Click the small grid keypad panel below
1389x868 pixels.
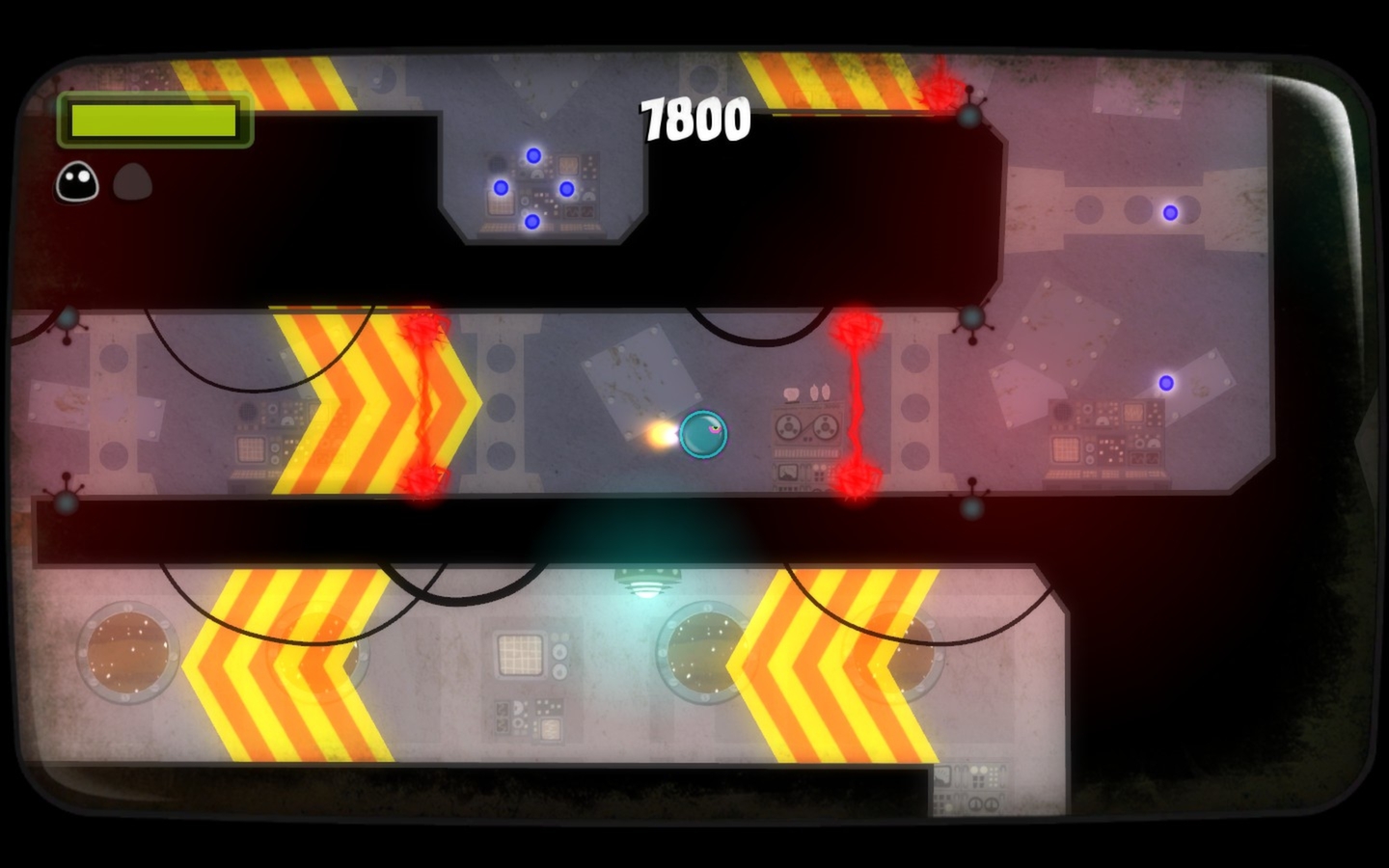click(521, 653)
